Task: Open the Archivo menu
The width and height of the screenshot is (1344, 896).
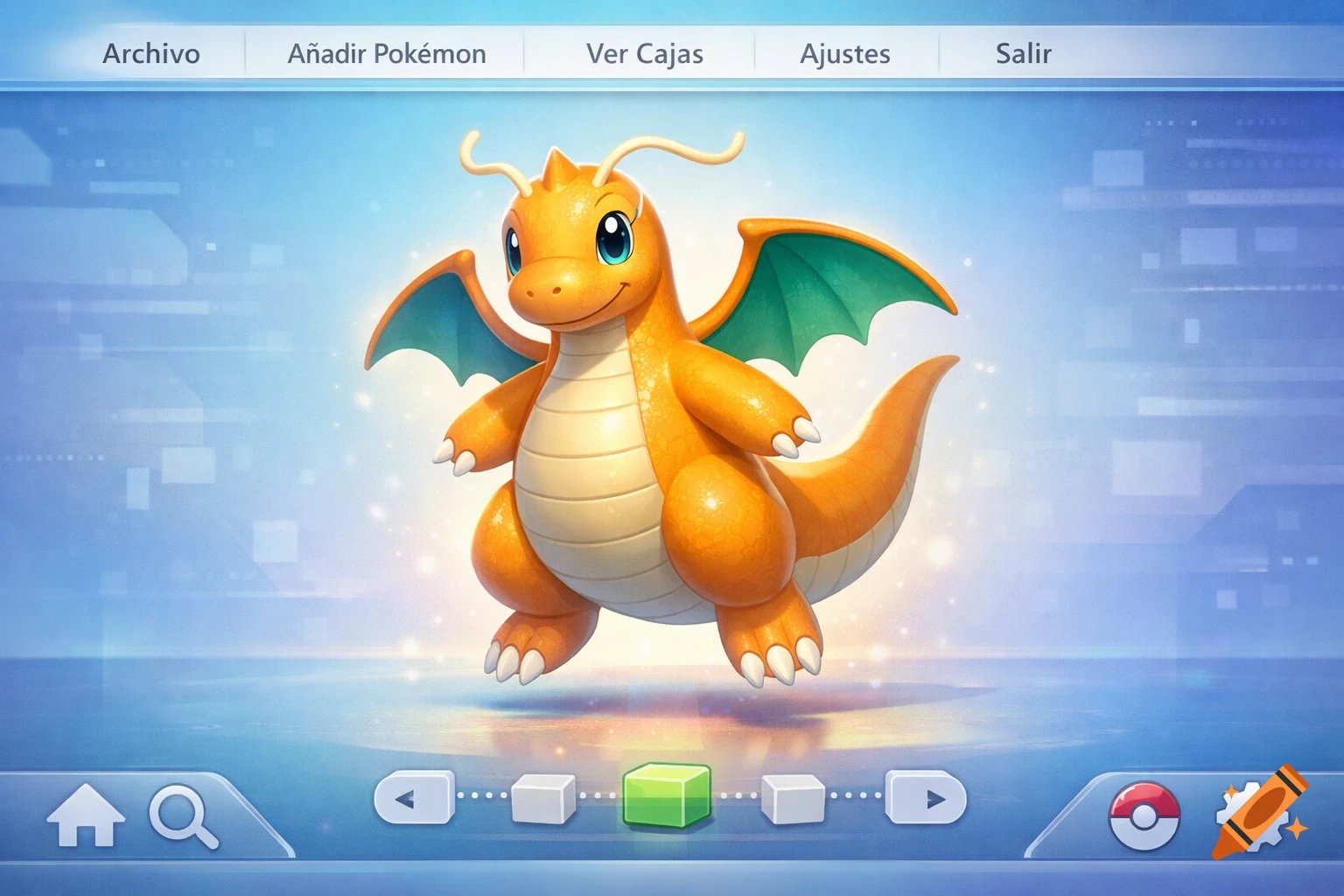Action: point(152,54)
